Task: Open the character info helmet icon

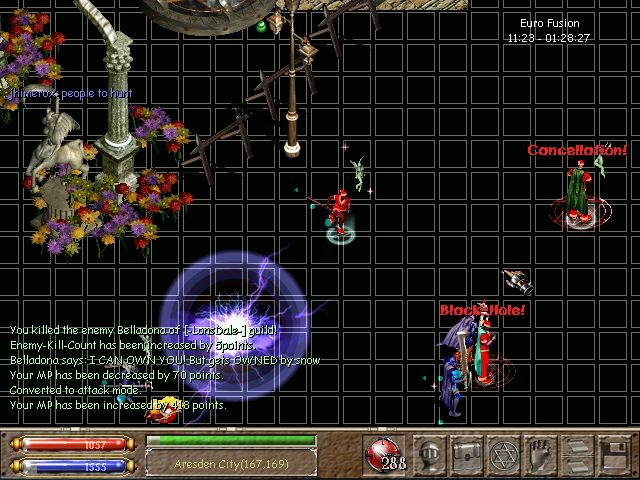Action: coord(430,455)
